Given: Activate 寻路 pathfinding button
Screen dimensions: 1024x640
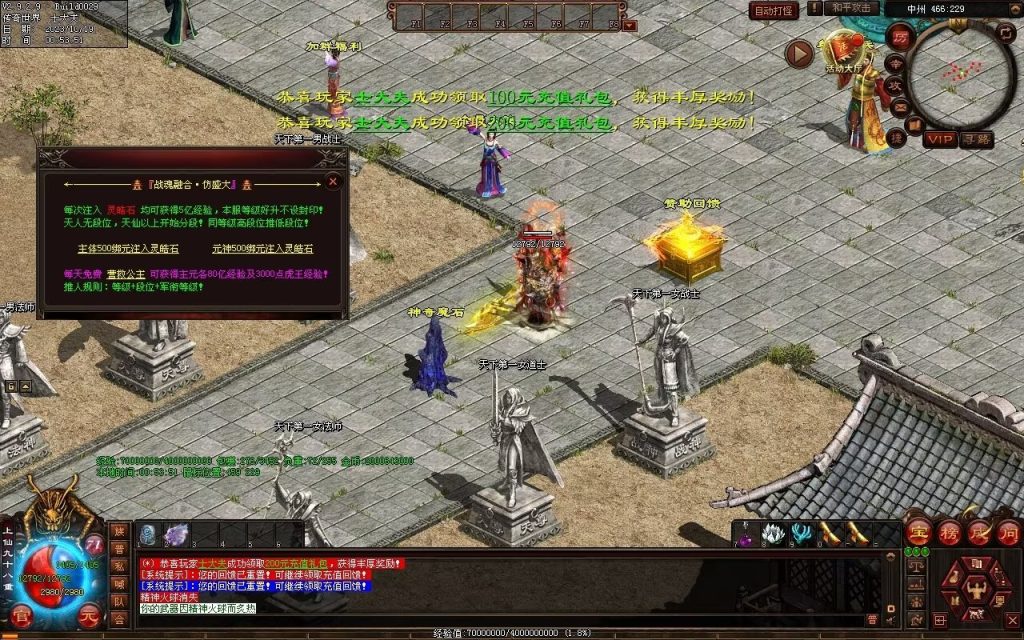Looking at the screenshot, I should pos(977,139).
